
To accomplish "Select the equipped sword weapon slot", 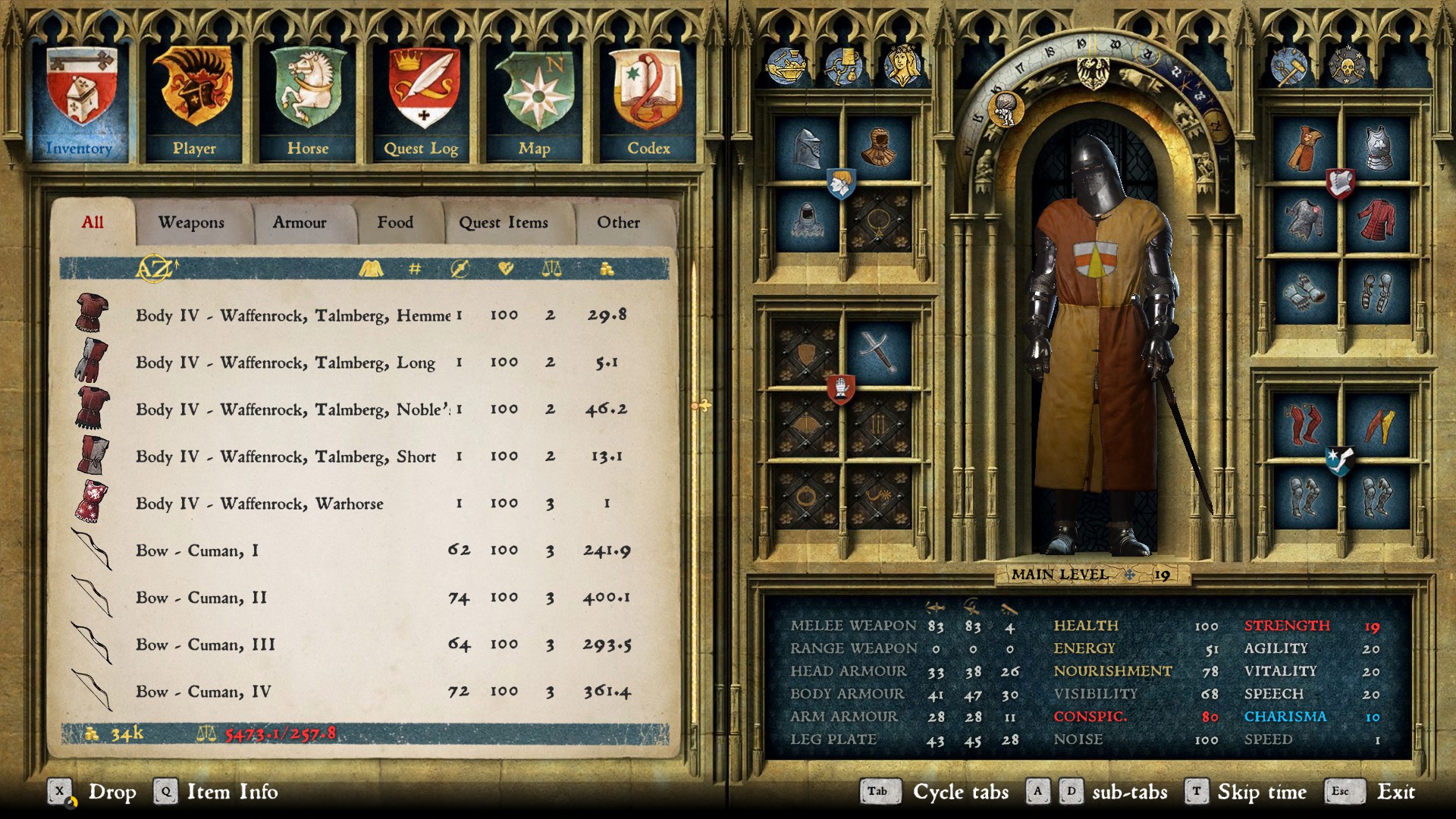I will (x=878, y=352).
